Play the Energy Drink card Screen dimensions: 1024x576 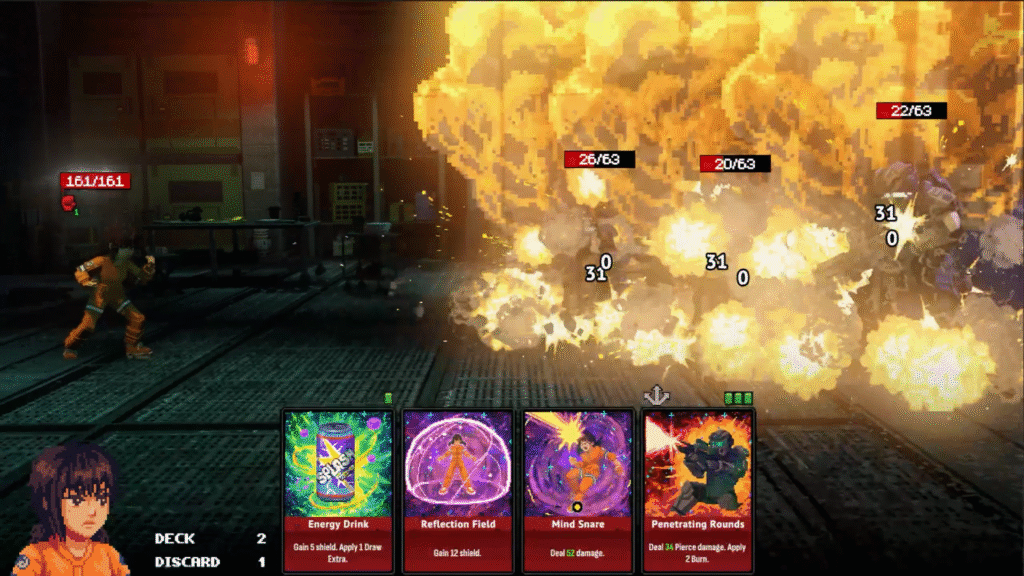tap(338, 490)
